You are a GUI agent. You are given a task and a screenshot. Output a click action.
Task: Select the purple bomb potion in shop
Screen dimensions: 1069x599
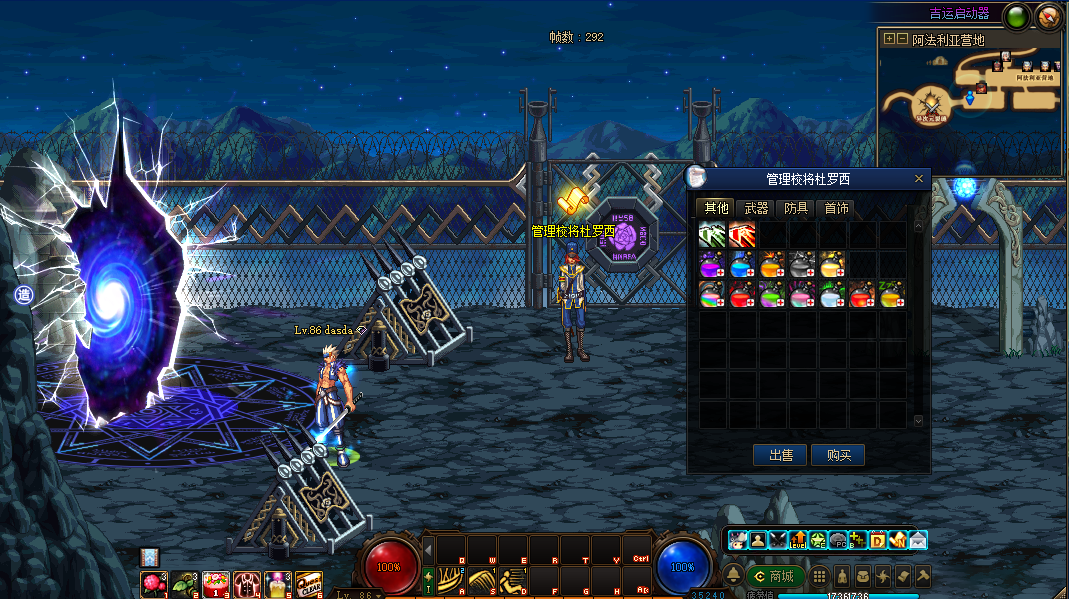pos(712,265)
